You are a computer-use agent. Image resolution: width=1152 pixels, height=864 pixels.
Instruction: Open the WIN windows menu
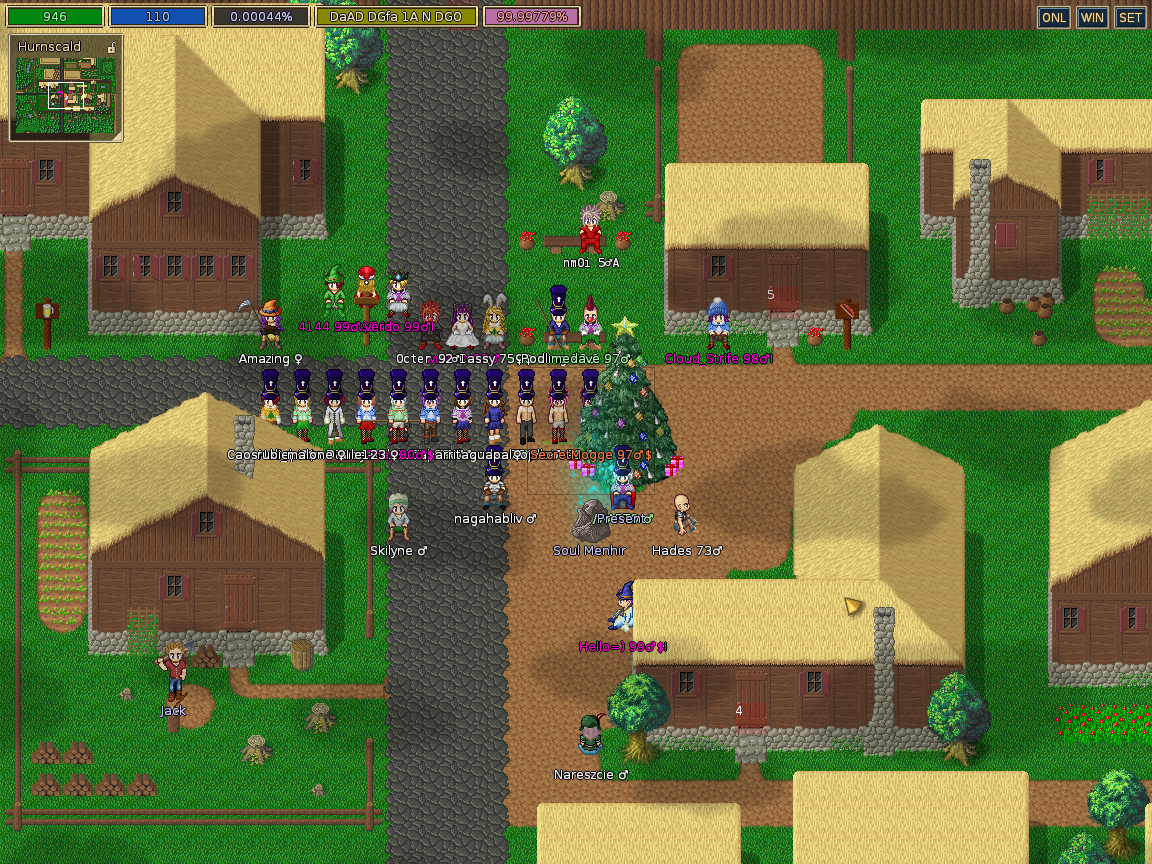point(1092,17)
